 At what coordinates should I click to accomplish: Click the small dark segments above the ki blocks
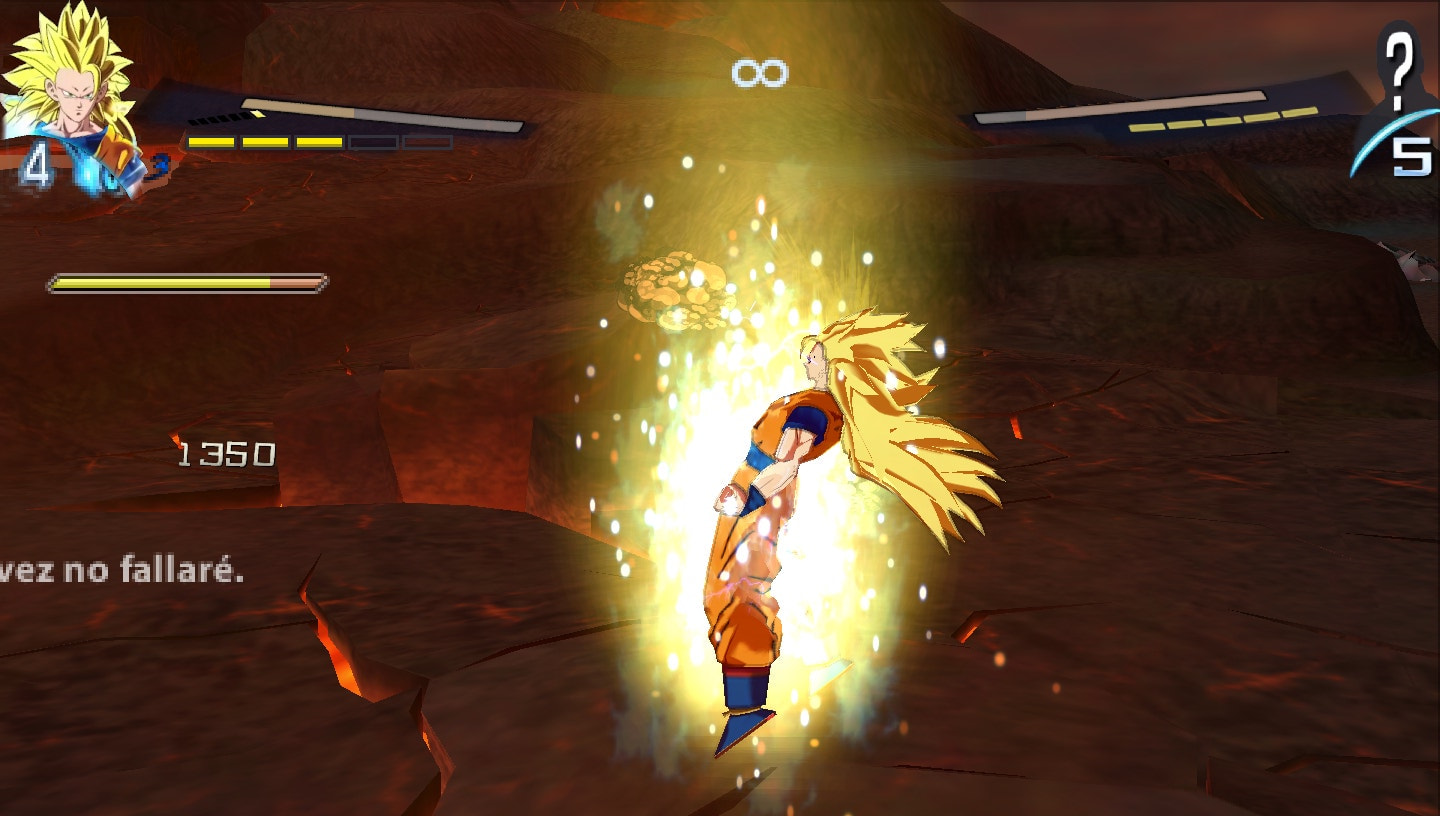coord(217,120)
